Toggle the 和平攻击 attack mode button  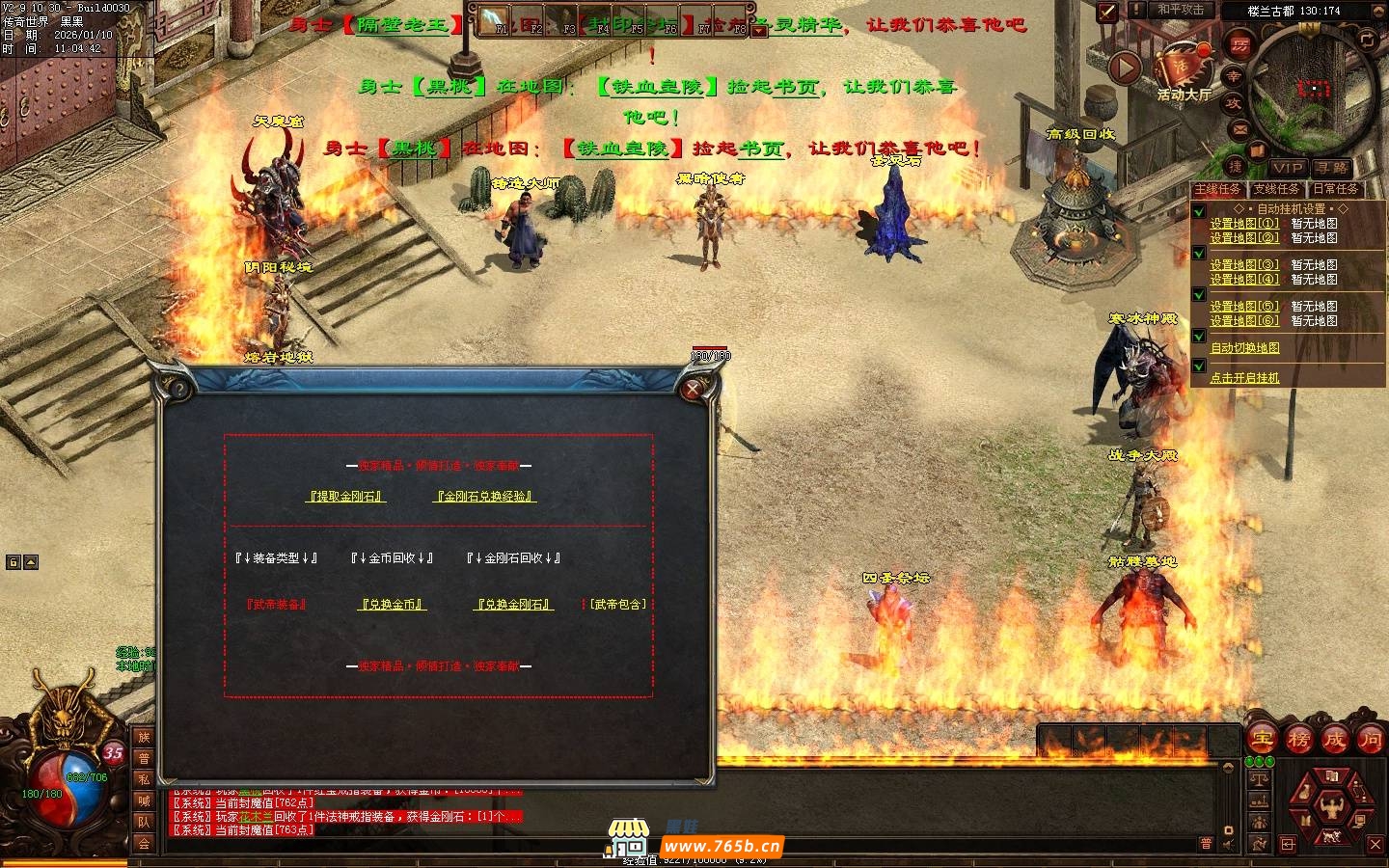(1181, 10)
